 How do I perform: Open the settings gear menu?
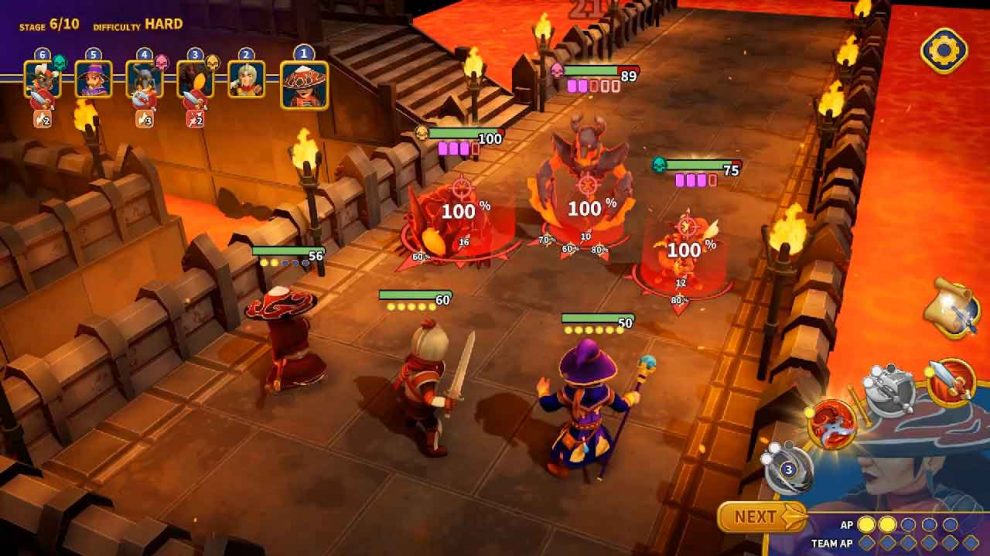tap(943, 50)
